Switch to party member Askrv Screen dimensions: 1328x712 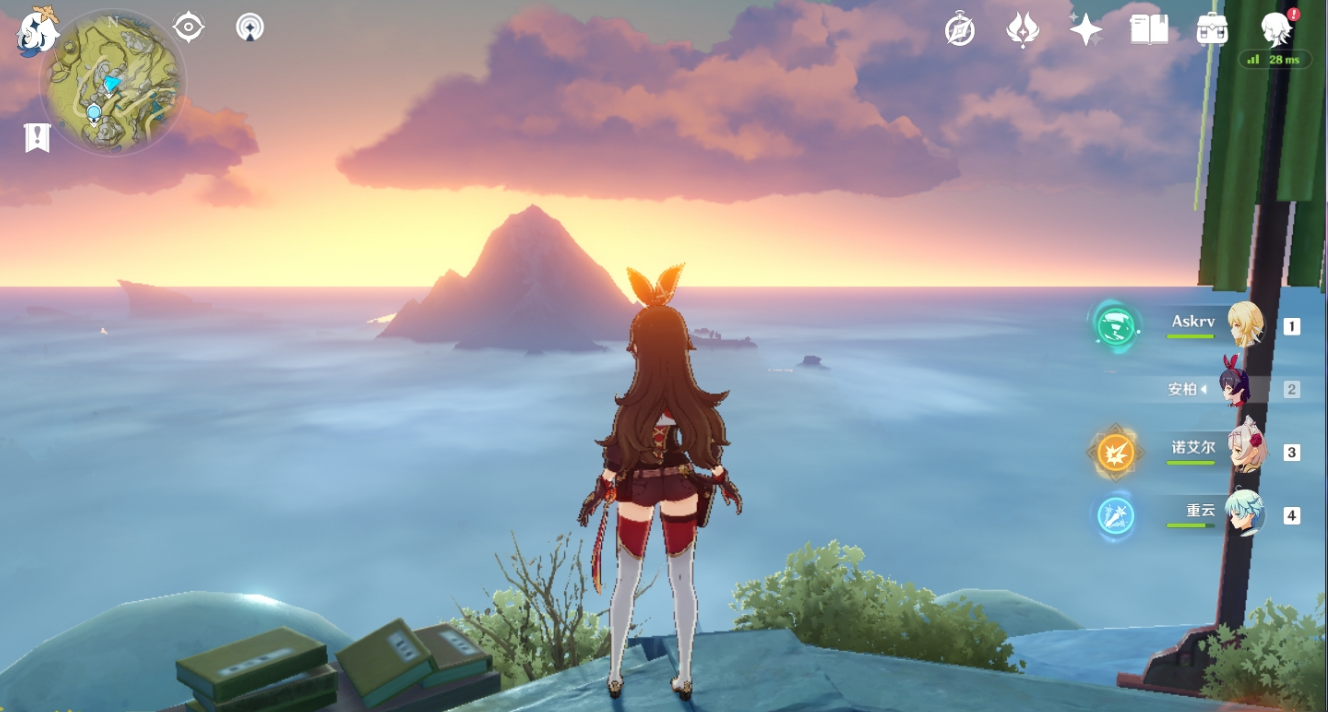[x=1244, y=325]
